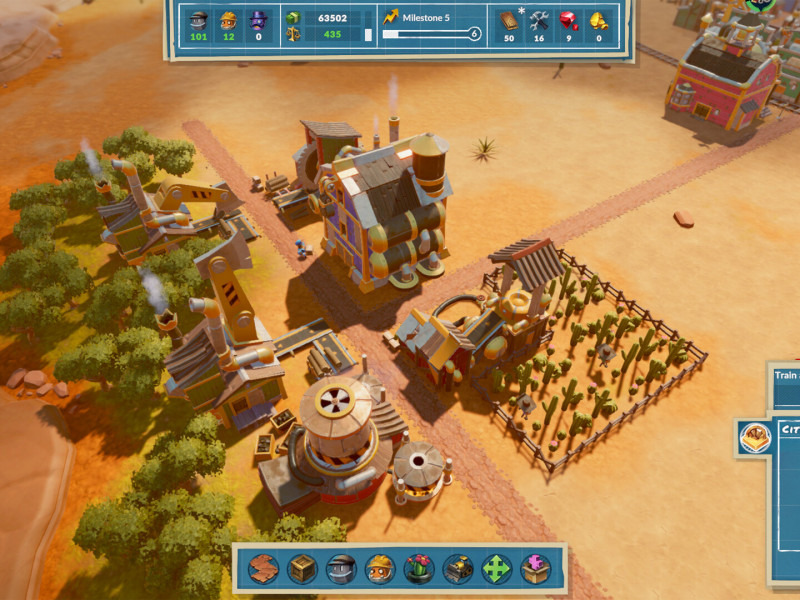Click the green cash balance icon

click(x=293, y=18)
